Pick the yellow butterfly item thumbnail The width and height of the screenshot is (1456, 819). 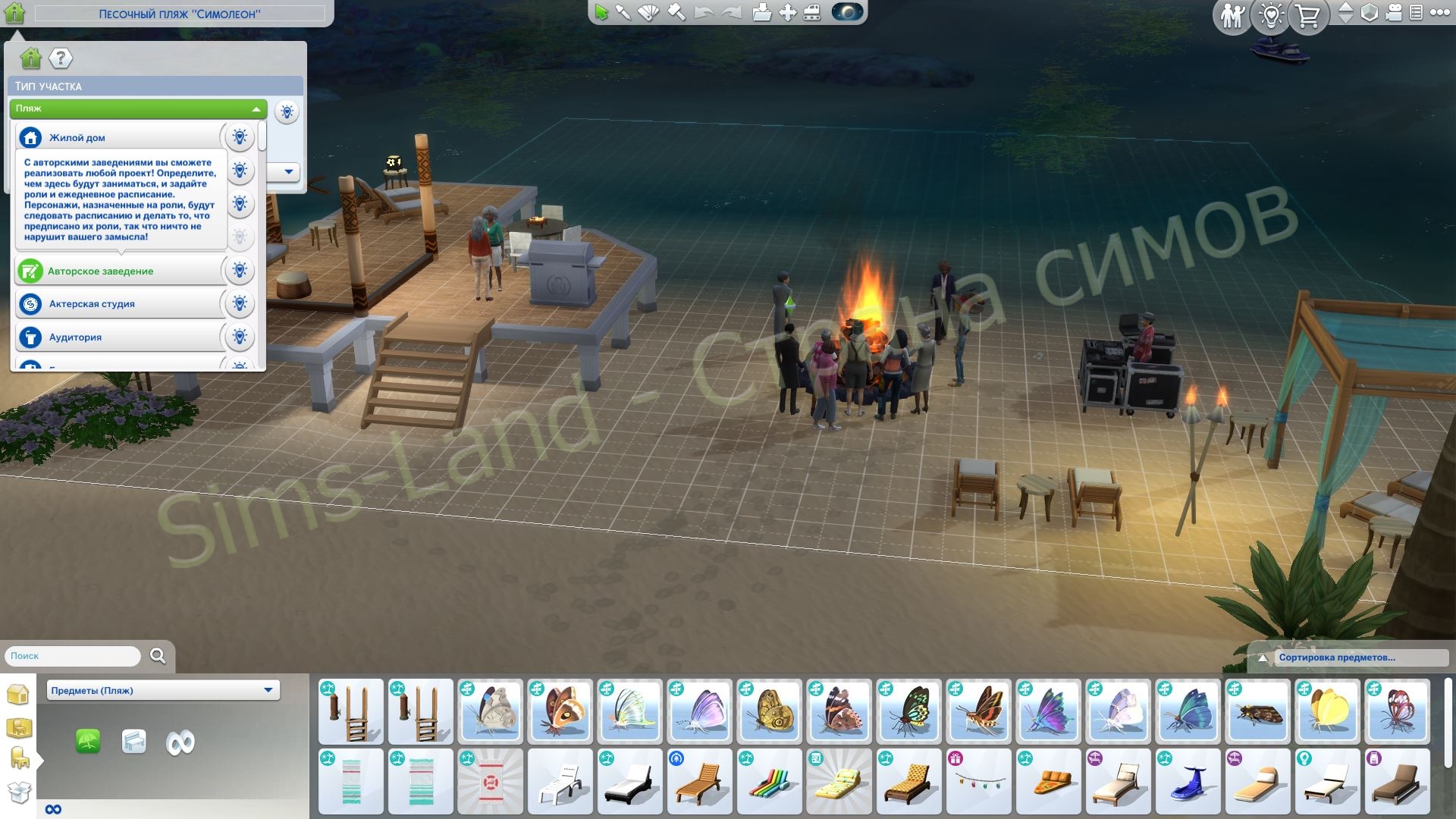[1326, 711]
